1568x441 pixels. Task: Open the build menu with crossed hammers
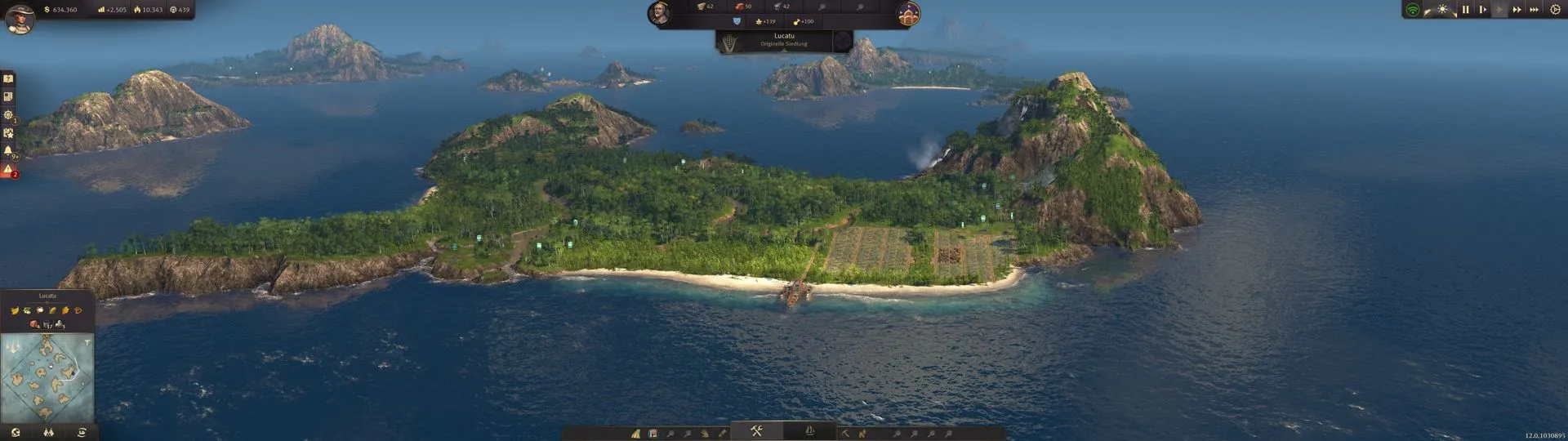756,431
